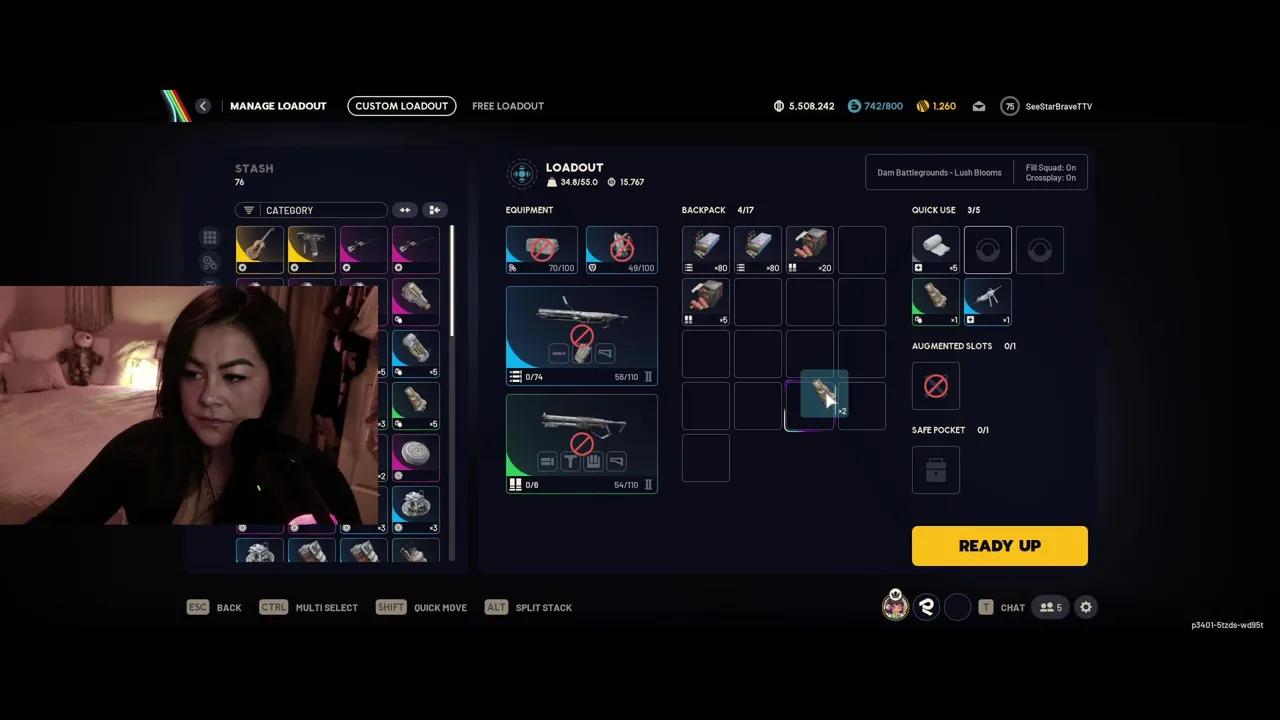Go back using the arrow beside Manage Loadout
Image resolution: width=1280 pixels, height=720 pixels.
pos(203,106)
